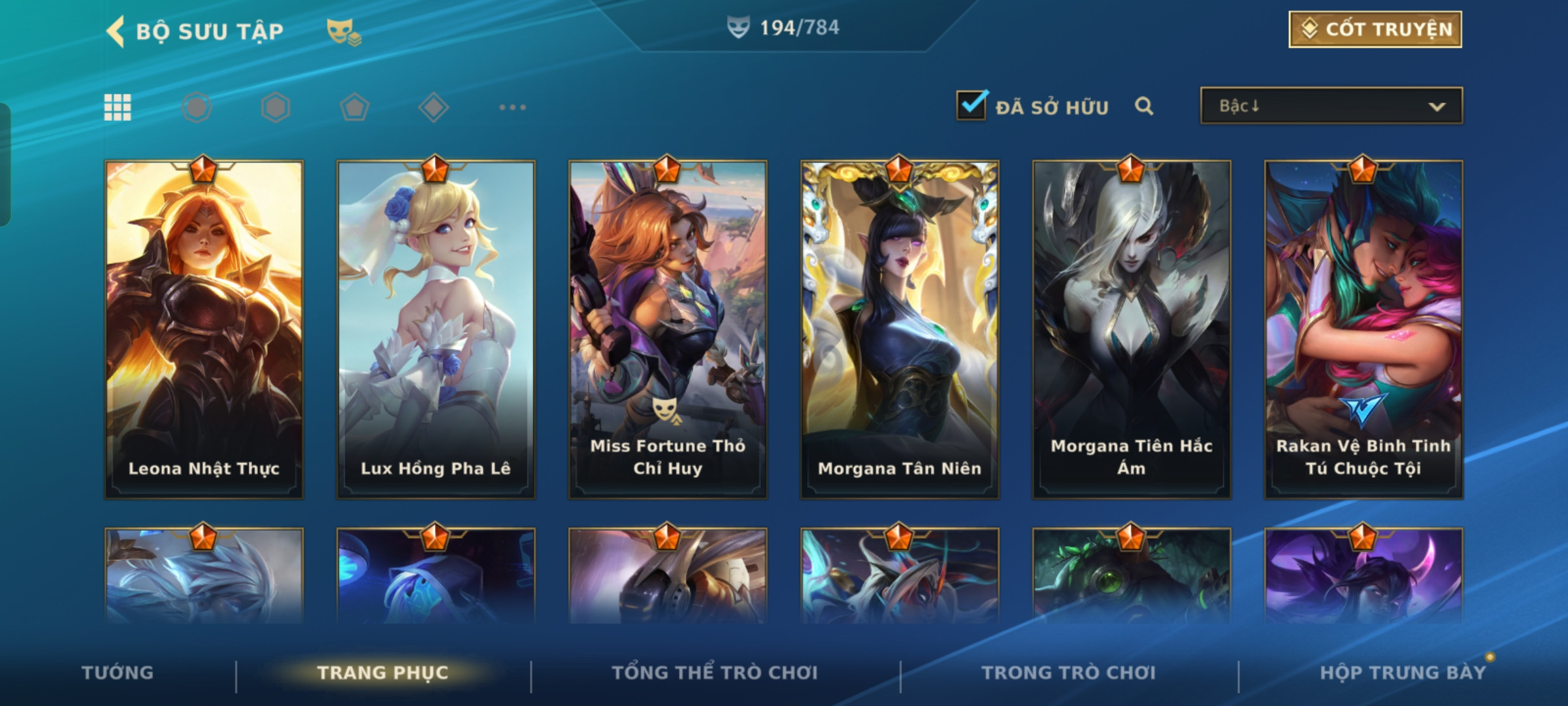
Task: Show more filters with three dots
Action: (x=512, y=107)
